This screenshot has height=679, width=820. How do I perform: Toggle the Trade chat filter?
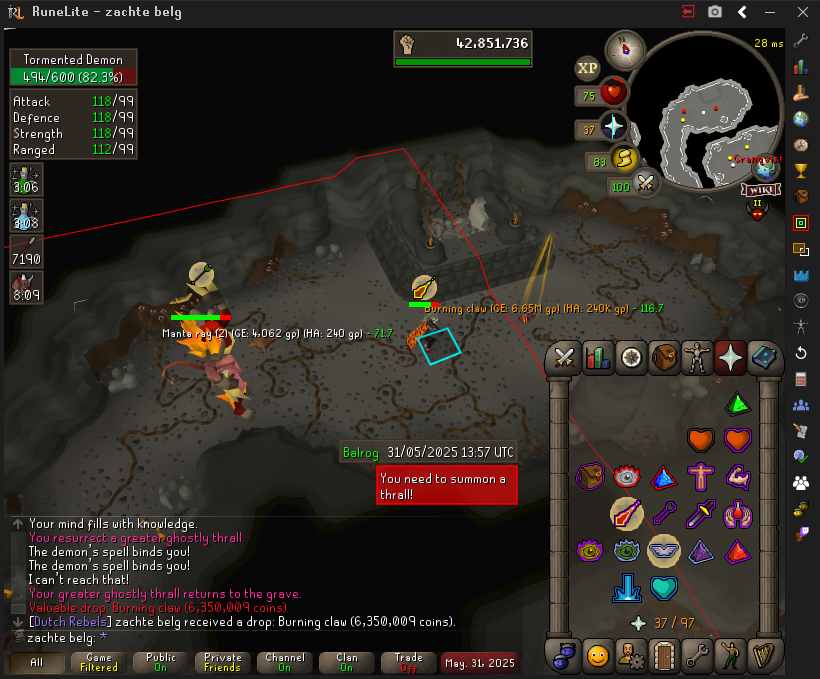click(409, 662)
